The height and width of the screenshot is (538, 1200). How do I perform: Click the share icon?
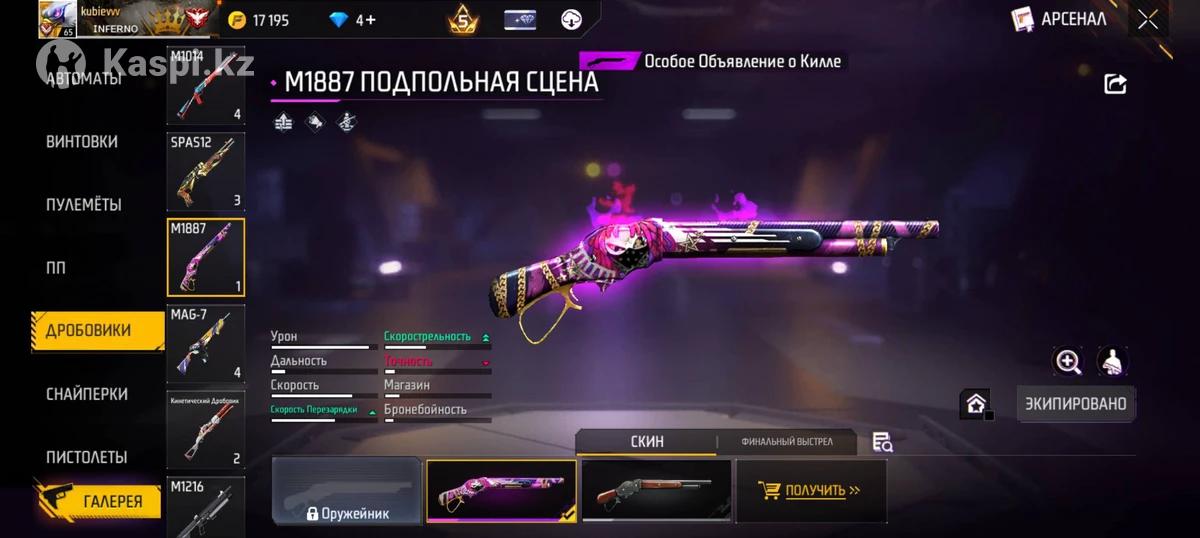(1115, 85)
